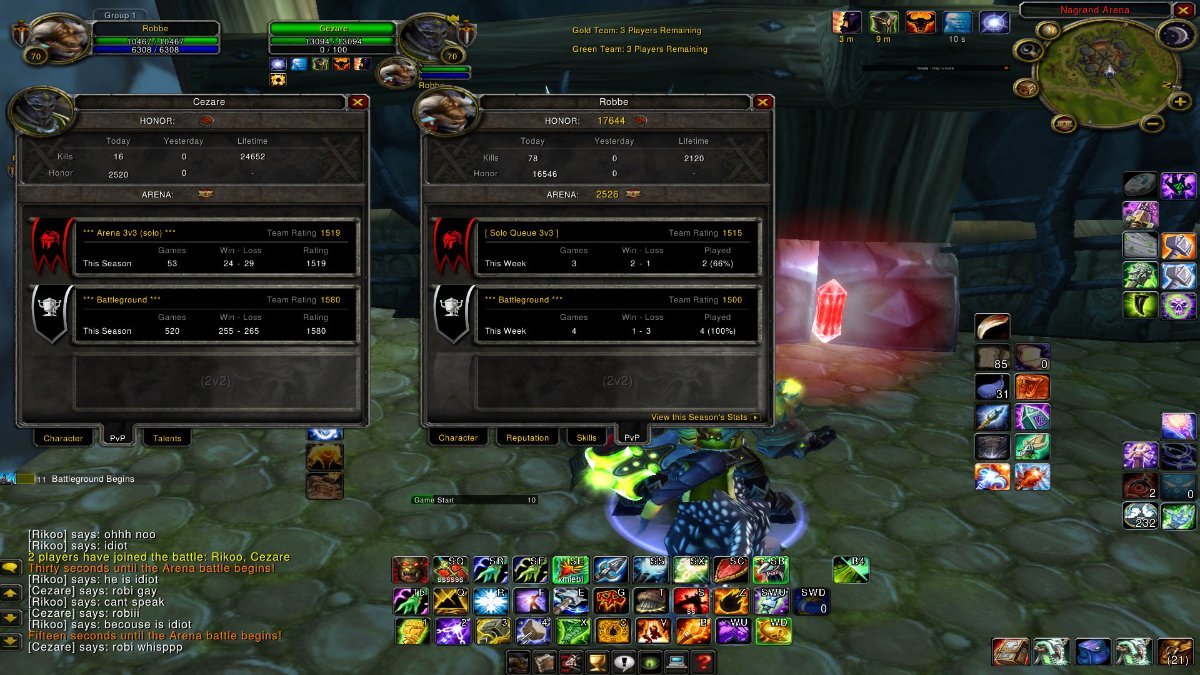
Task: Cast the frost nova ability on R
Action: (489, 601)
